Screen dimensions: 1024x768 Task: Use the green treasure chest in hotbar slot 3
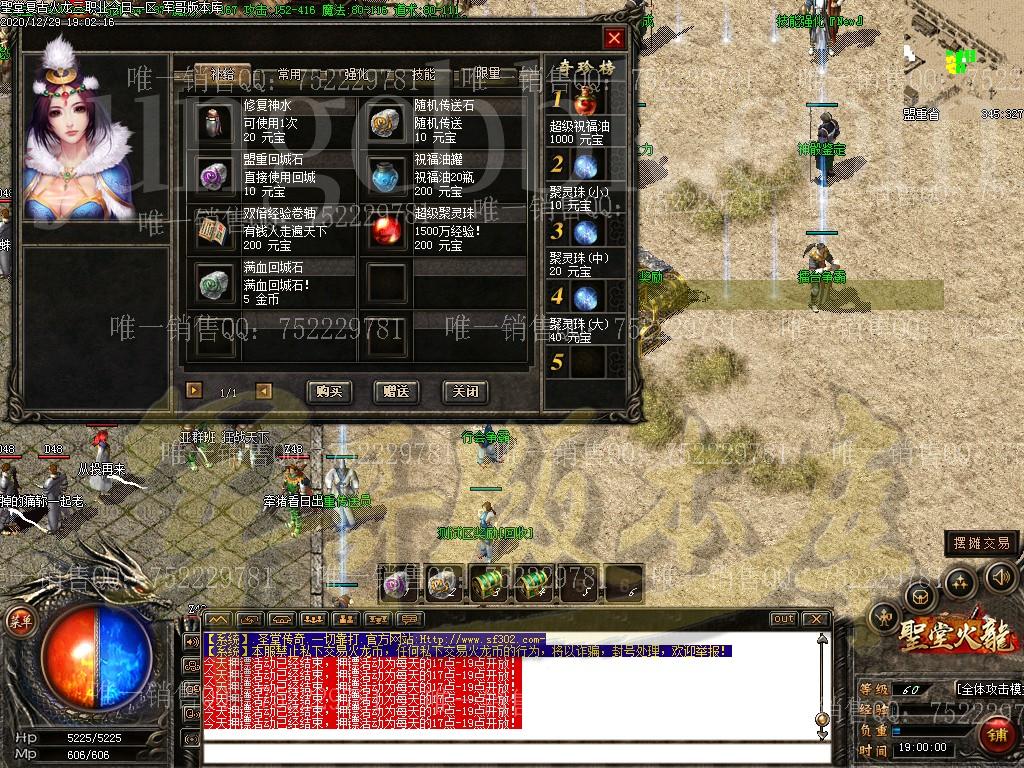pos(488,582)
